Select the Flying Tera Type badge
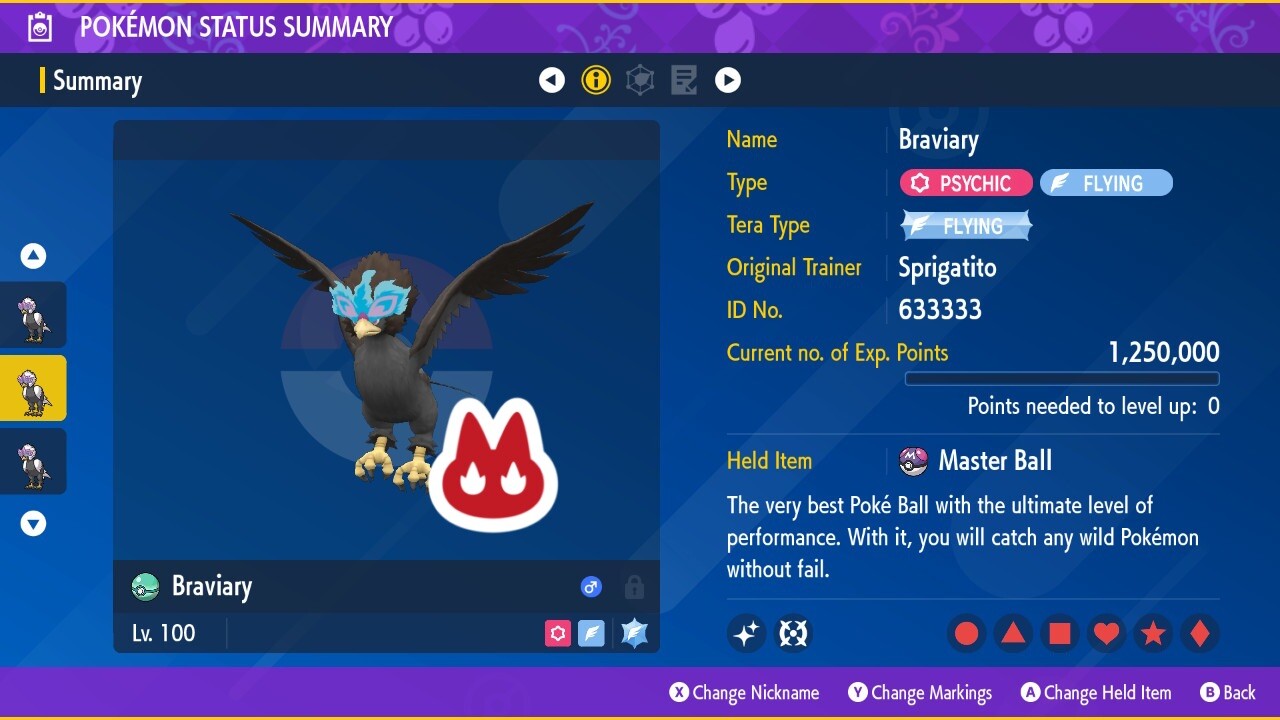The height and width of the screenshot is (720, 1280). click(965, 225)
